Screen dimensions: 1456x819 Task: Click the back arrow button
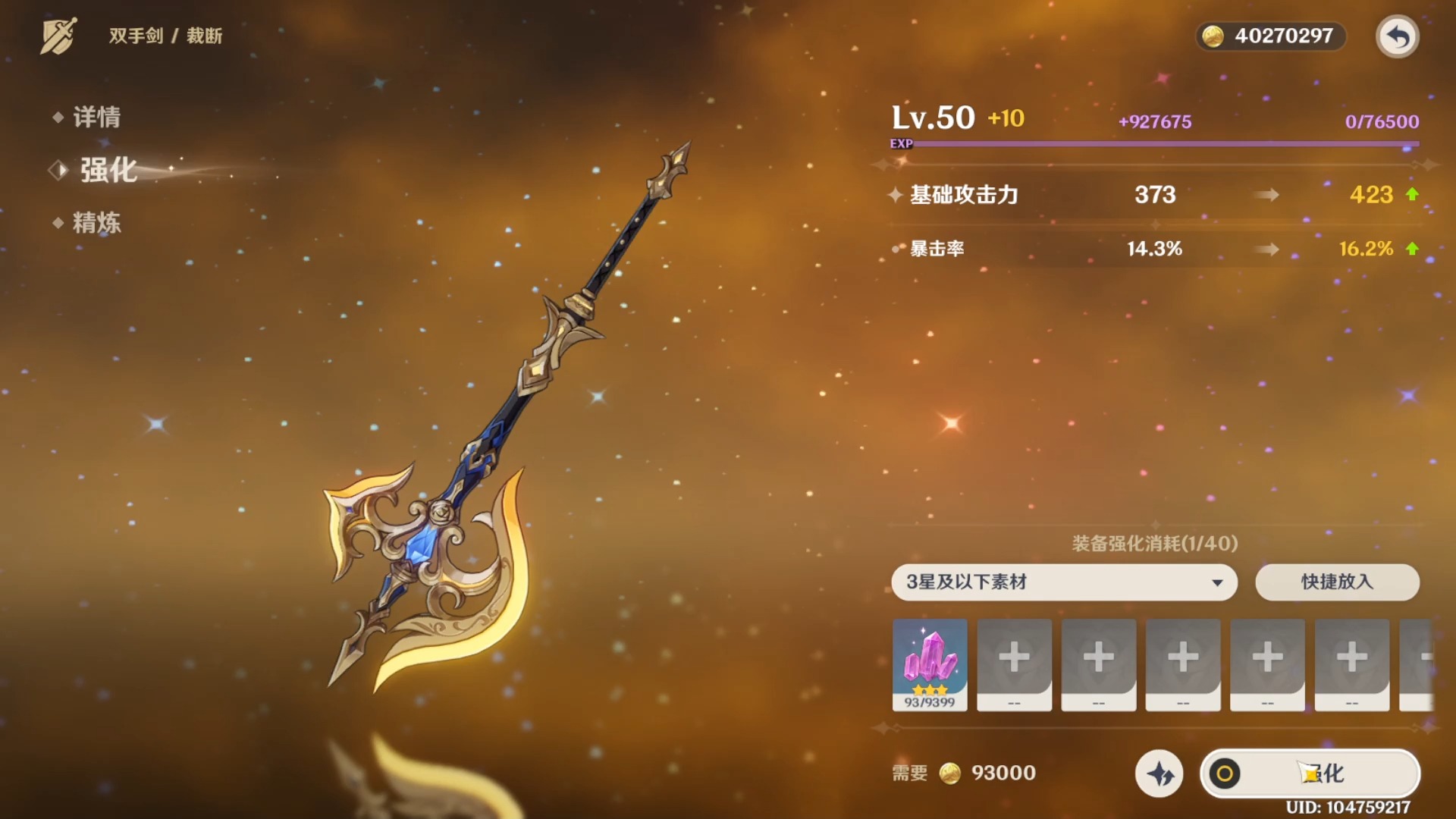point(1397,36)
